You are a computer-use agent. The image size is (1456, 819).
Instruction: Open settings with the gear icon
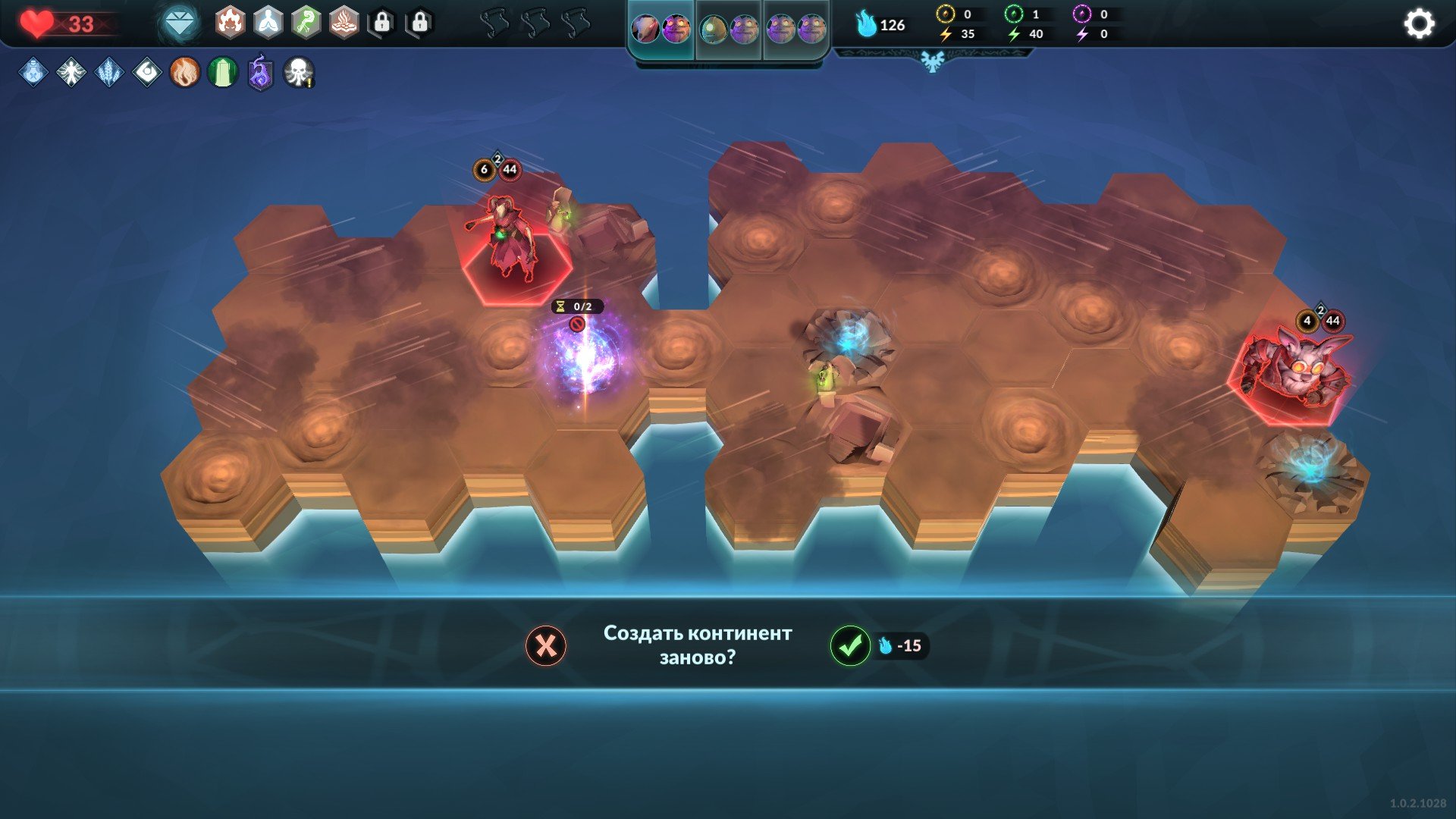pyautogui.click(x=1419, y=24)
